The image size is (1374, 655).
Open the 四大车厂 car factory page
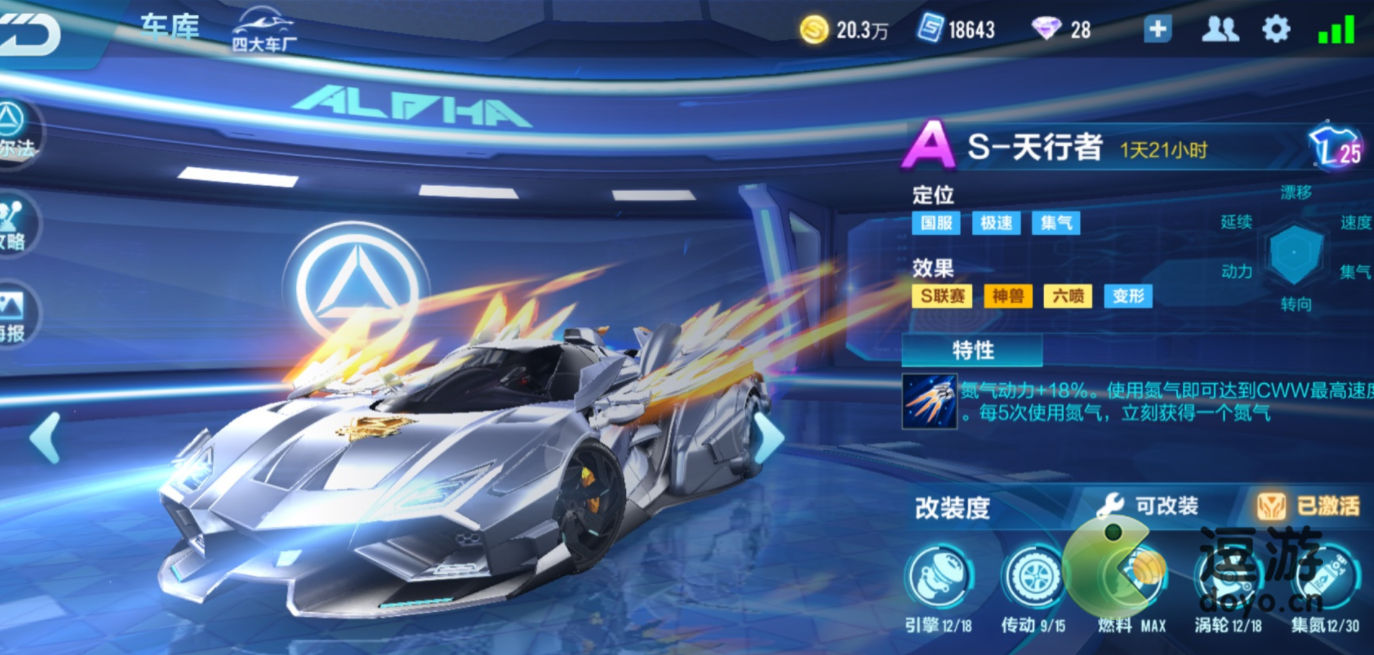263,32
